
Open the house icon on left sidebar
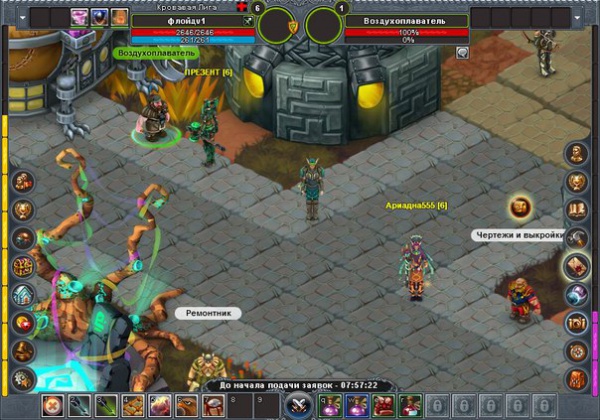tap(23, 295)
